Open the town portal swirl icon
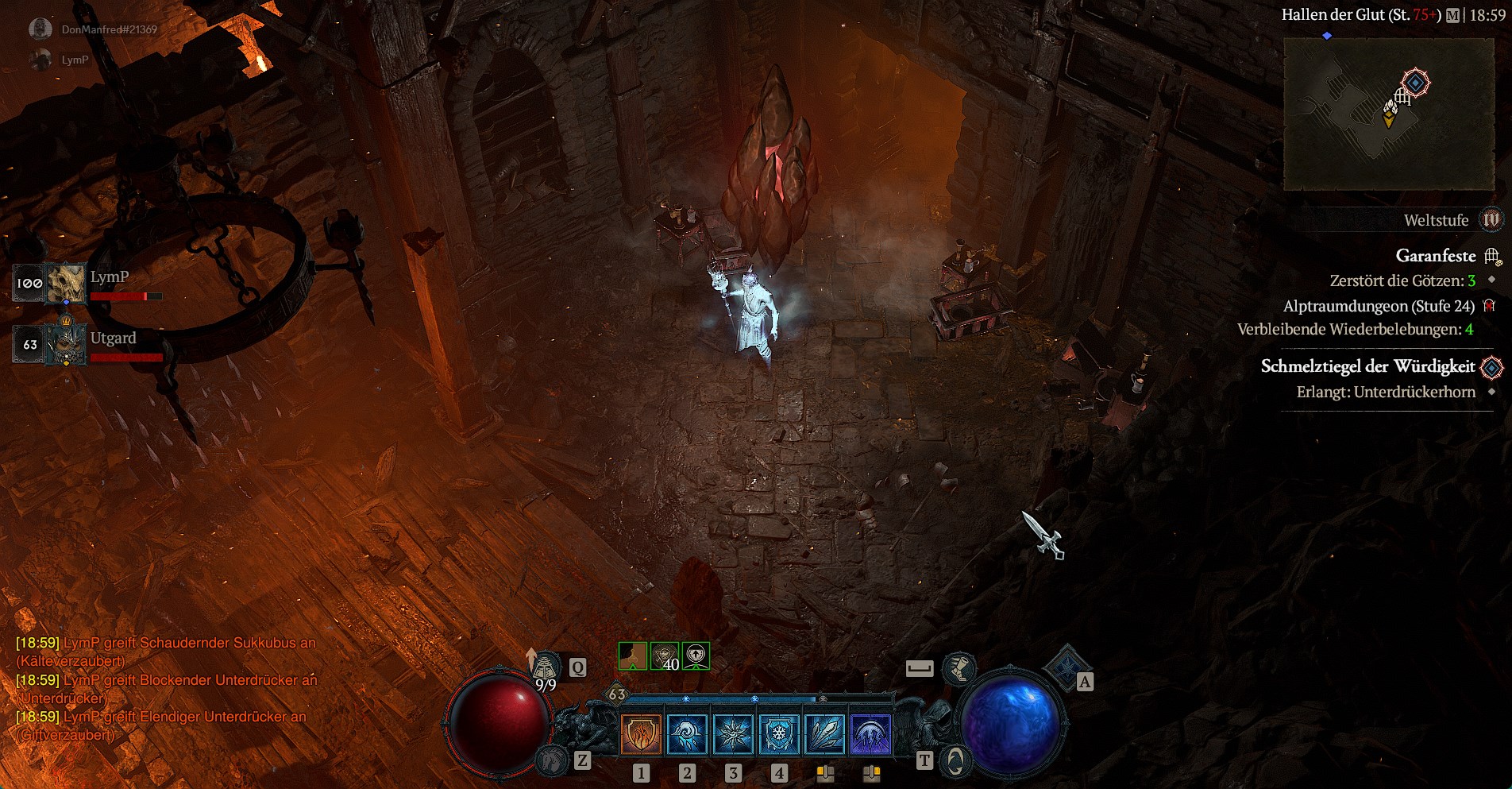This screenshot has width=1512, height=789. point(955,761)
